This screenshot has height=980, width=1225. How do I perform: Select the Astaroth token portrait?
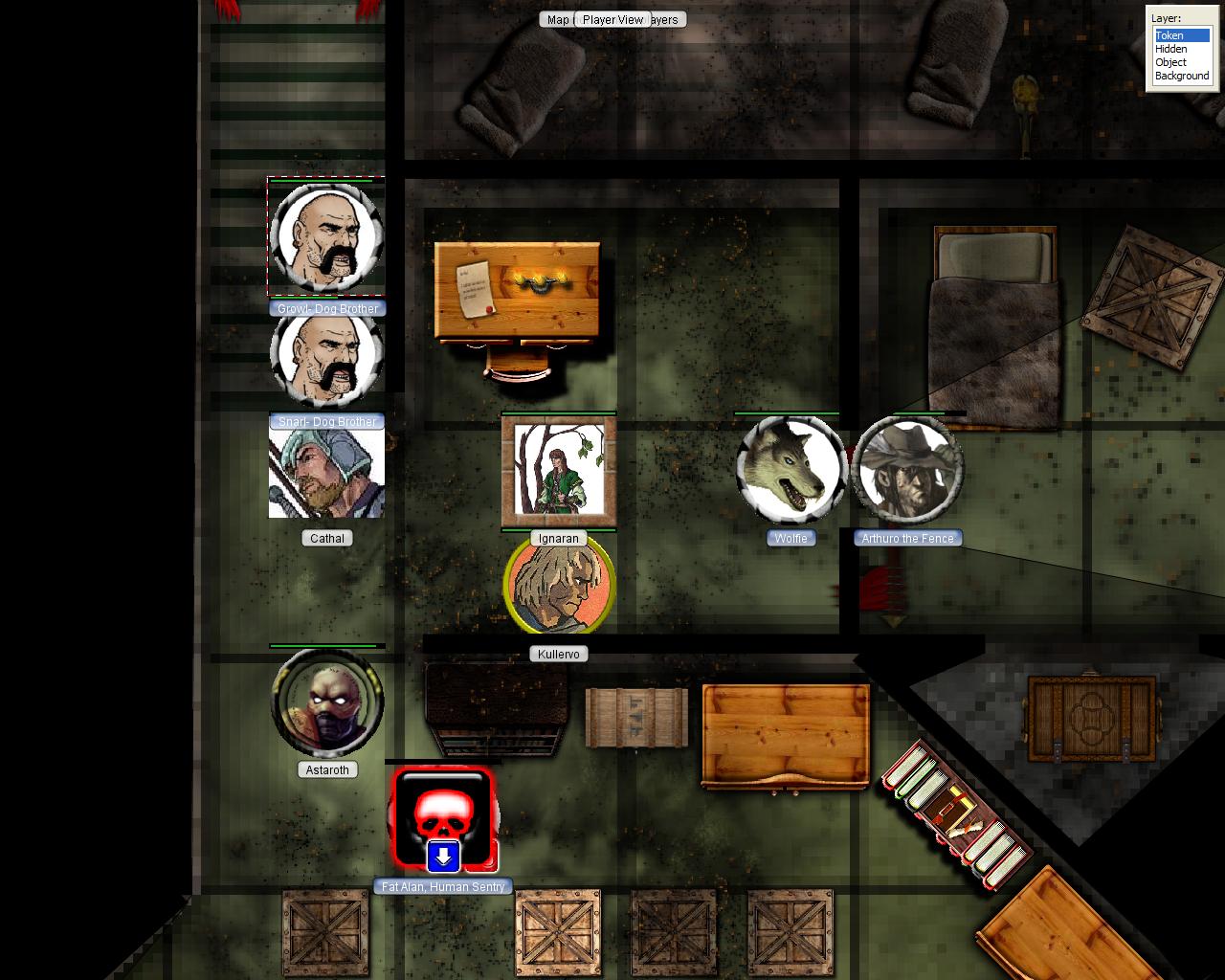[327, 703]
